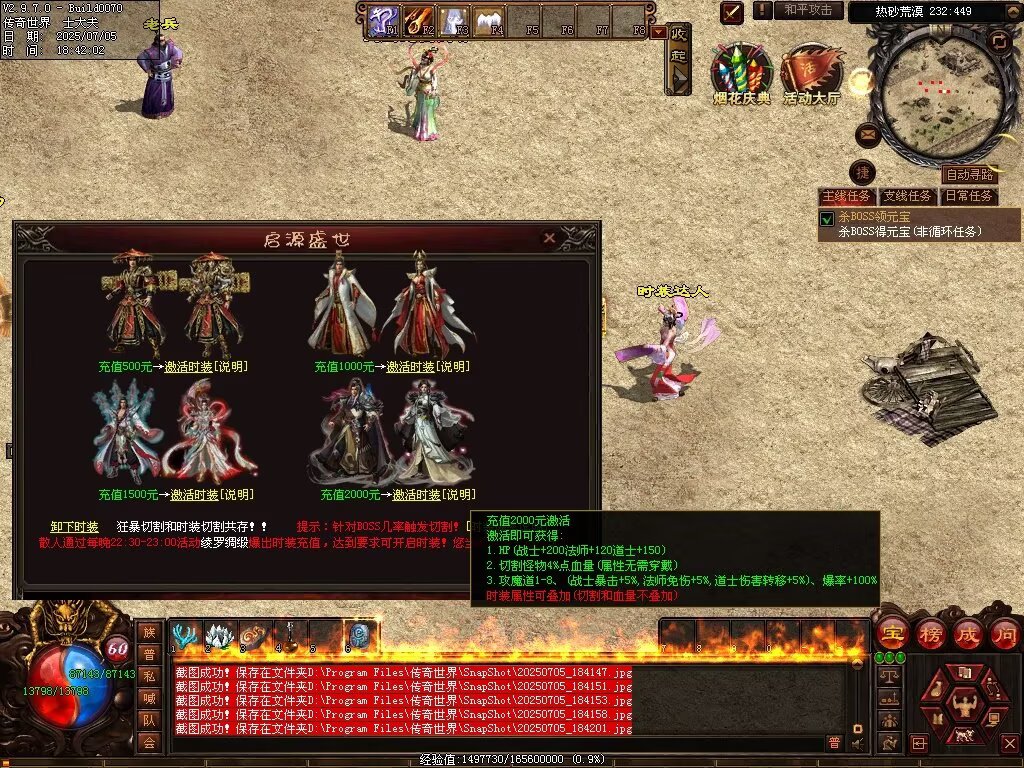Open the 宝 treasure round button
The image size is (1024, 768).
[x=891, y=634]
